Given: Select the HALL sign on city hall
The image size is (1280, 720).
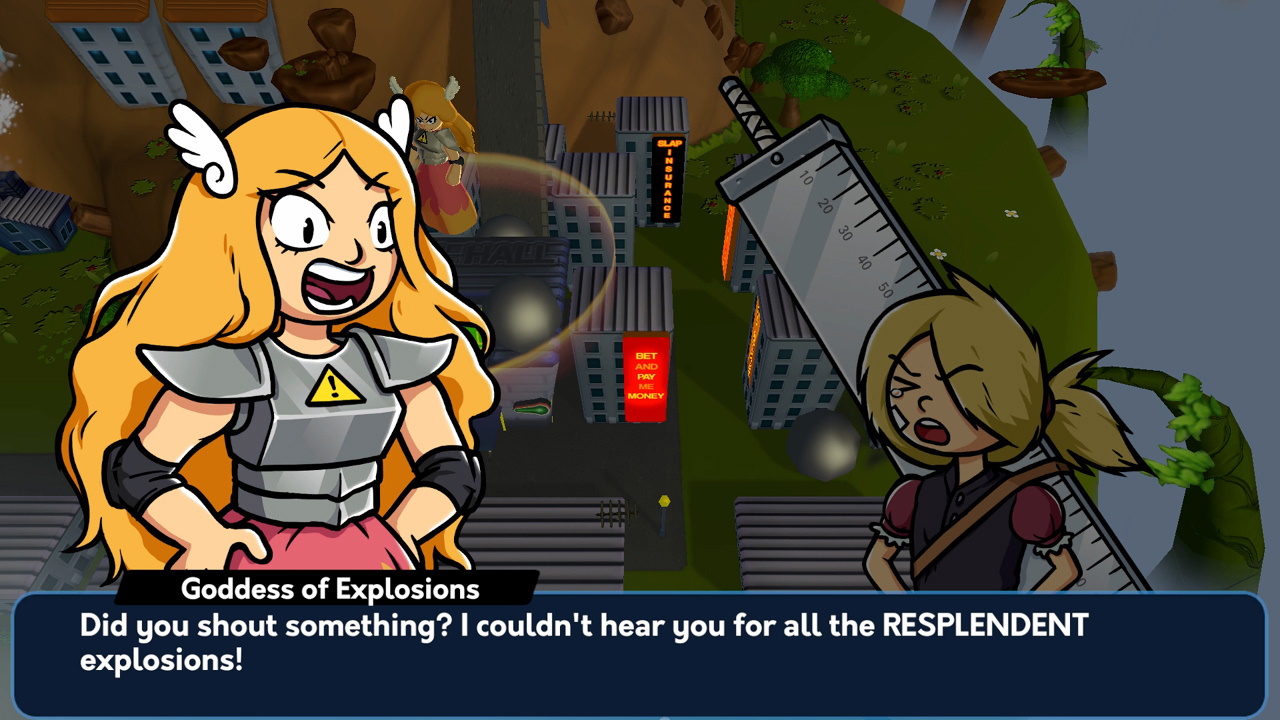Looking at the screenshot, I should [x=516, y=252].
